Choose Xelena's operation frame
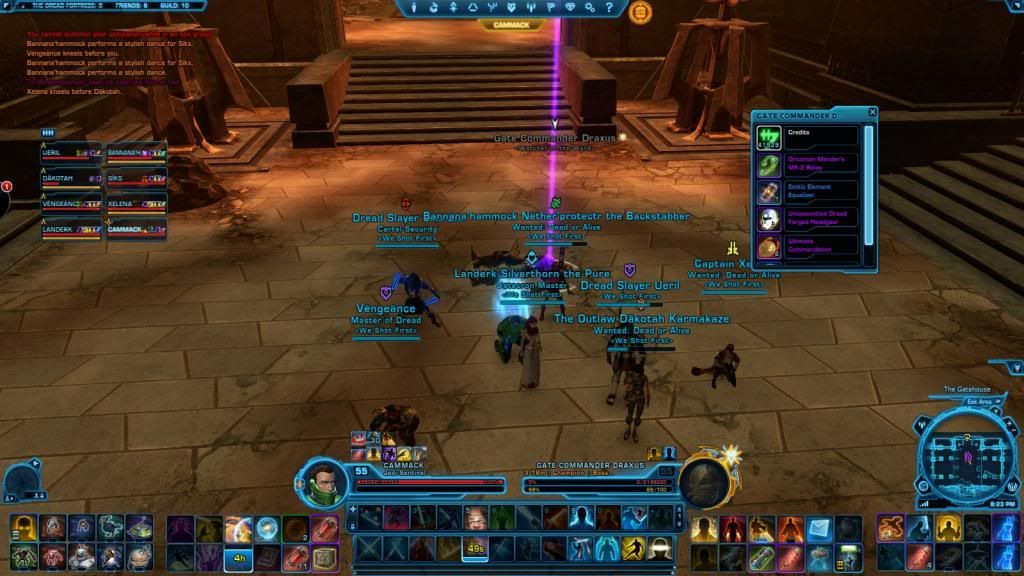1024x576 pixels. point(136,203)
